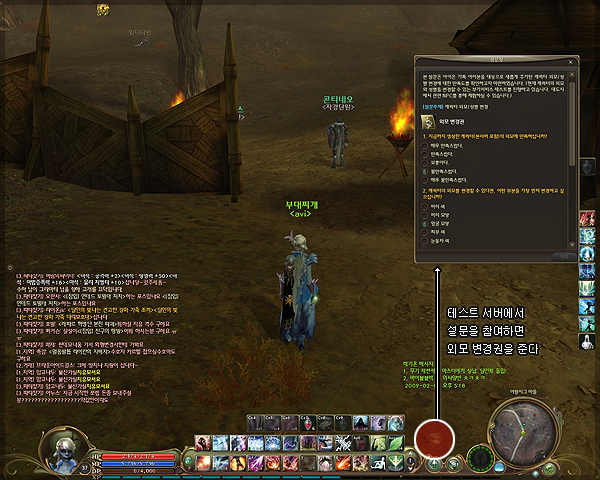Click the gold icon in the top-left corner
The height and width of the screenshot is (480, 600).
102,9
